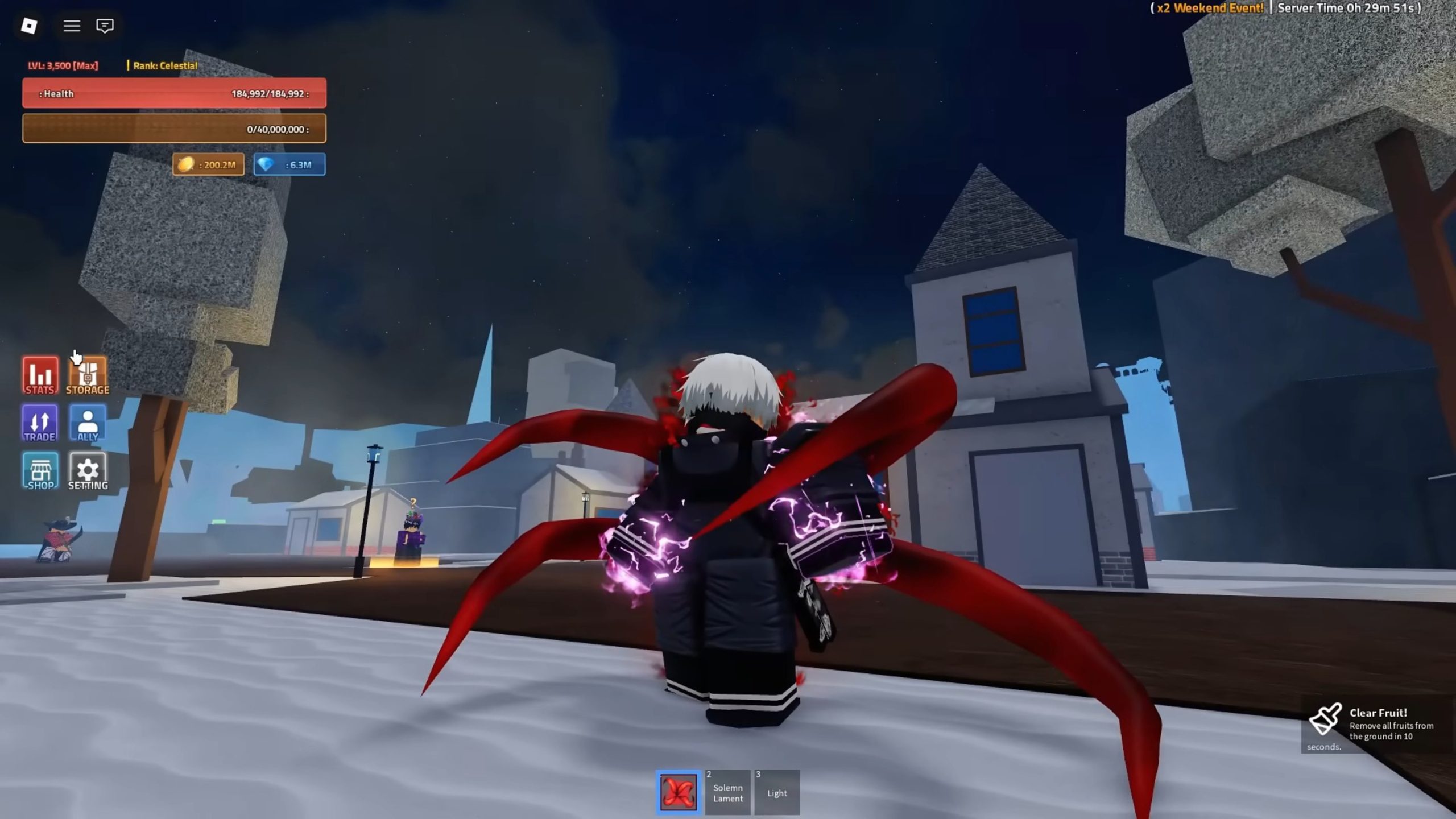Viewport: 1456px width, 819px height.
Task: Toggle the Roblox chat window
Action: [105, 26]
